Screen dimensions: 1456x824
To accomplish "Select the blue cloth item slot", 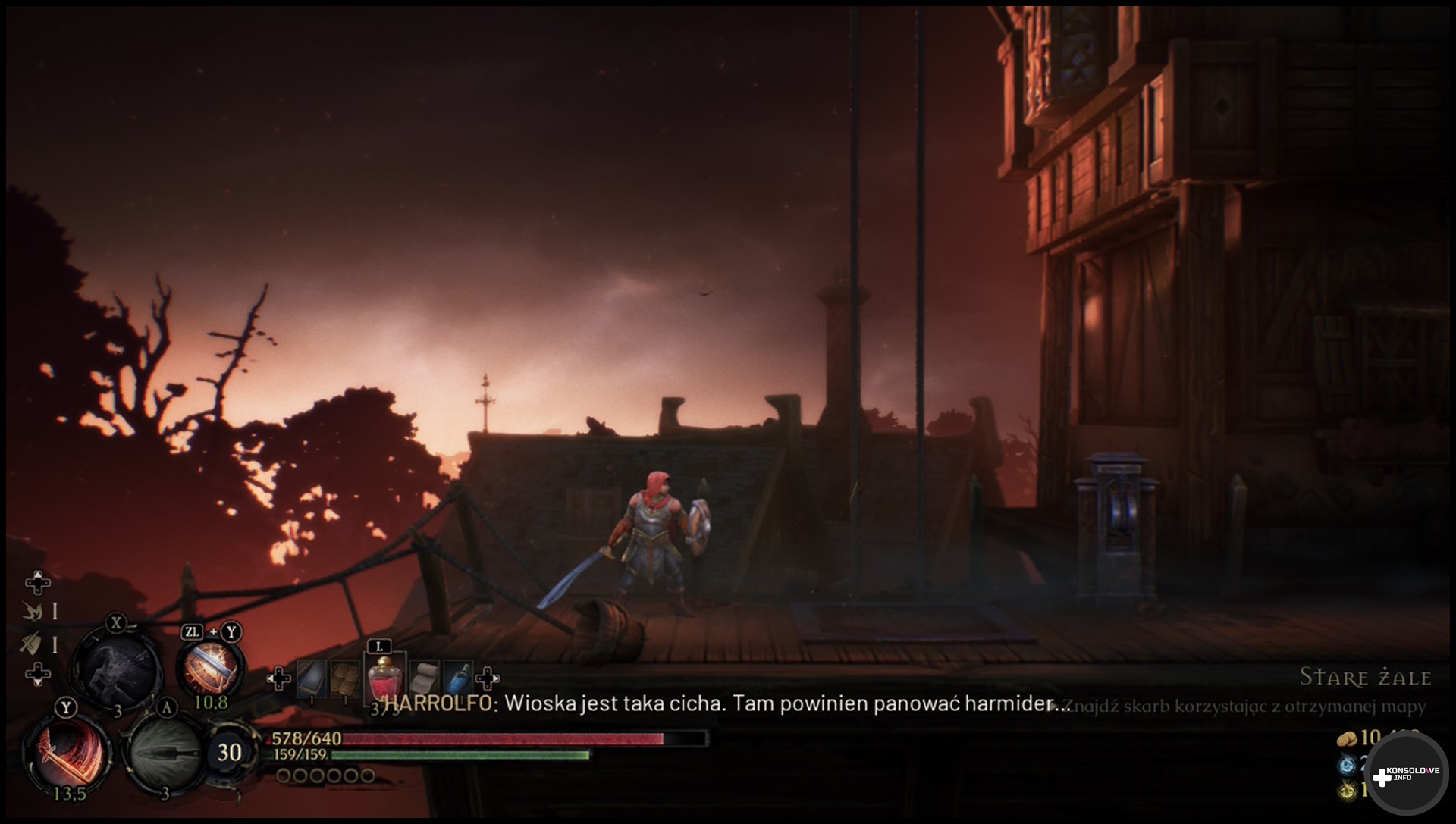I will (311, 678).
